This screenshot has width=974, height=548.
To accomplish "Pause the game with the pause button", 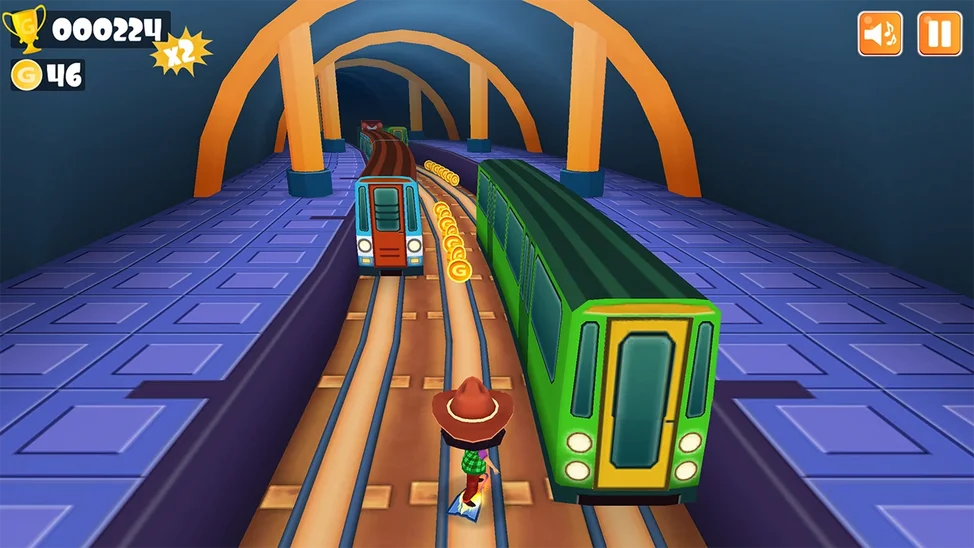I will click(x=939, y=34).
